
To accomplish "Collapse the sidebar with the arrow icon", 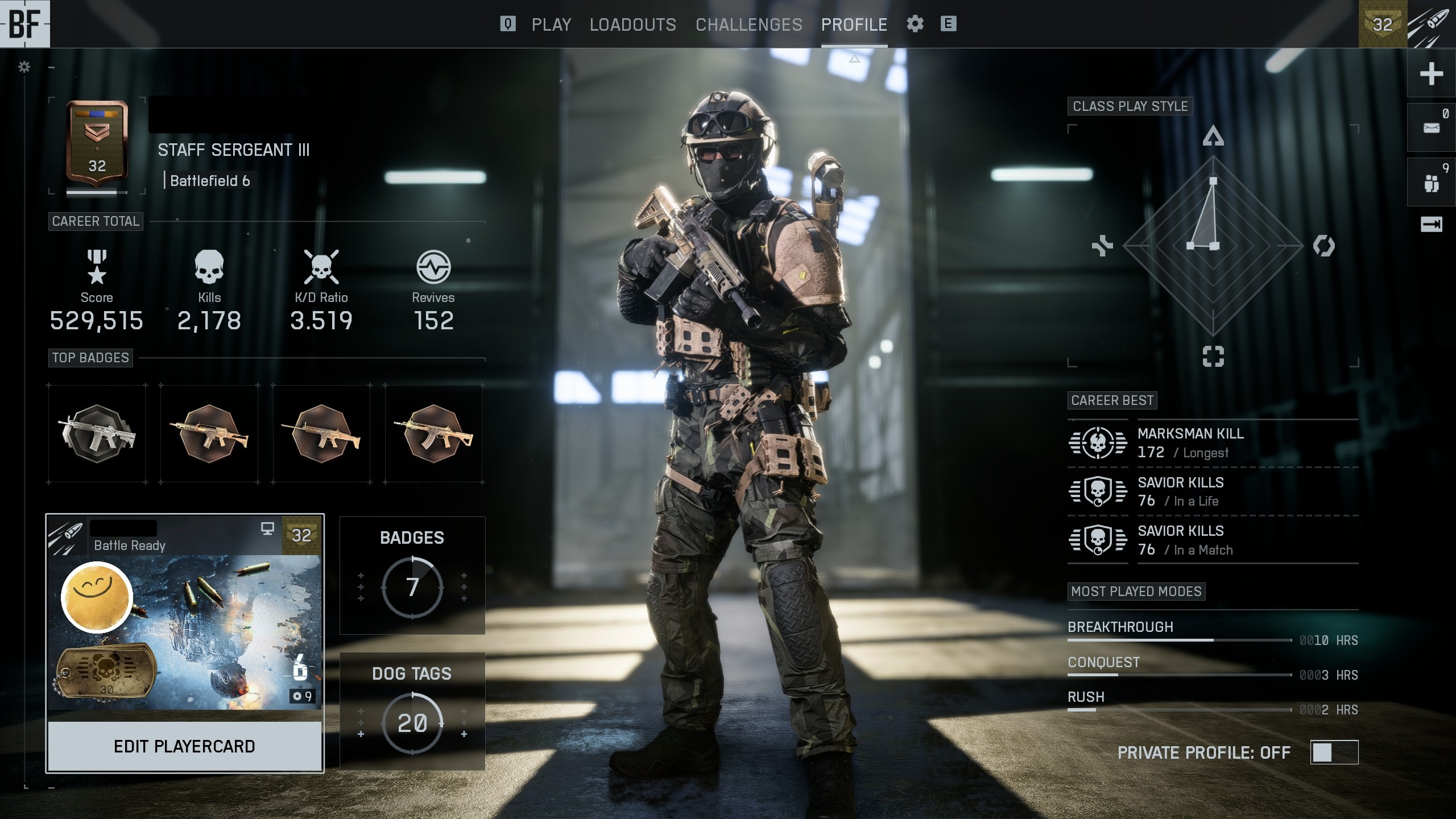I will coord(1431,225).
